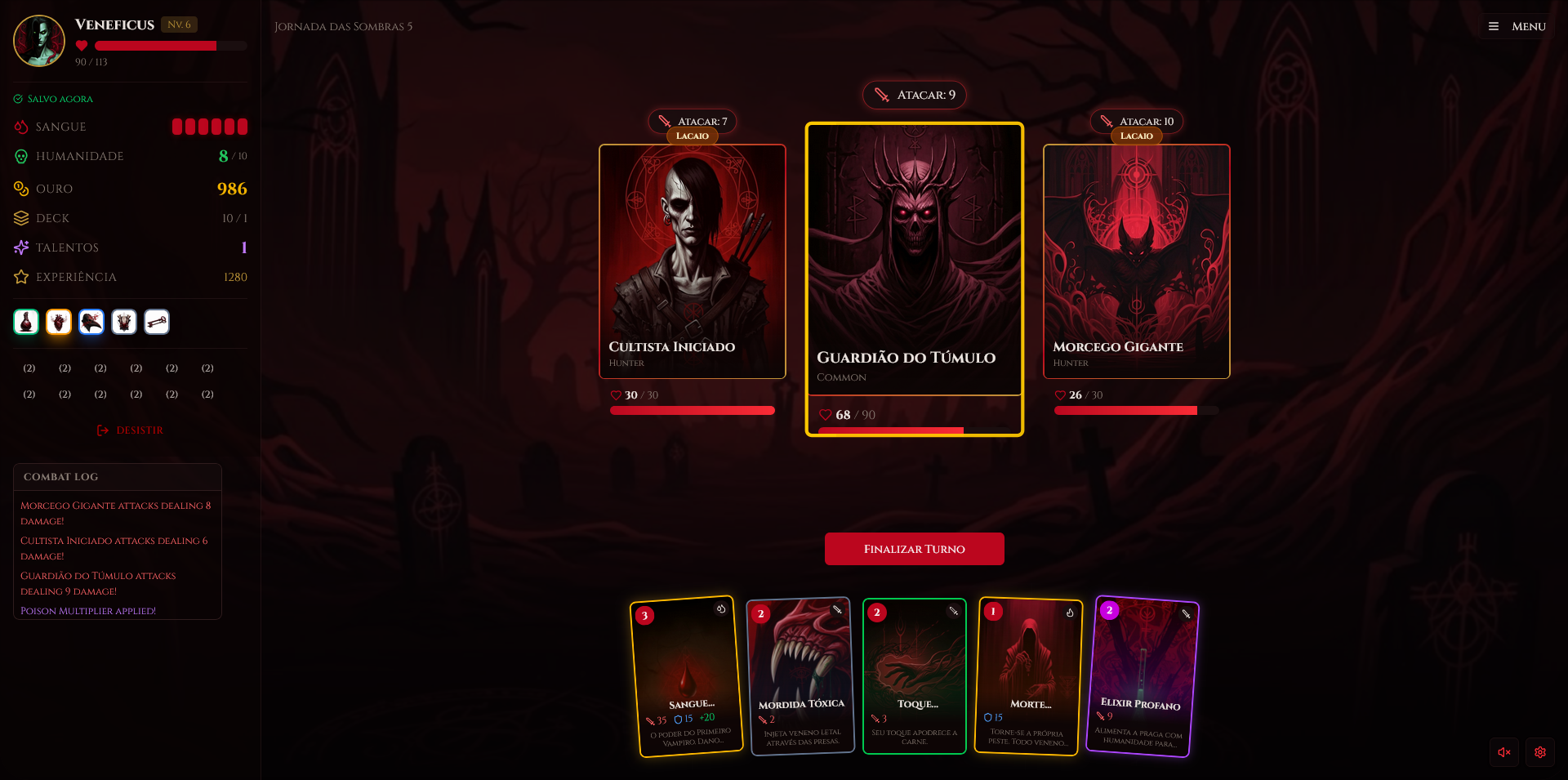Select the purple Elixir Profano card
The image size is (1568, 780).
tap(1142, 676)
